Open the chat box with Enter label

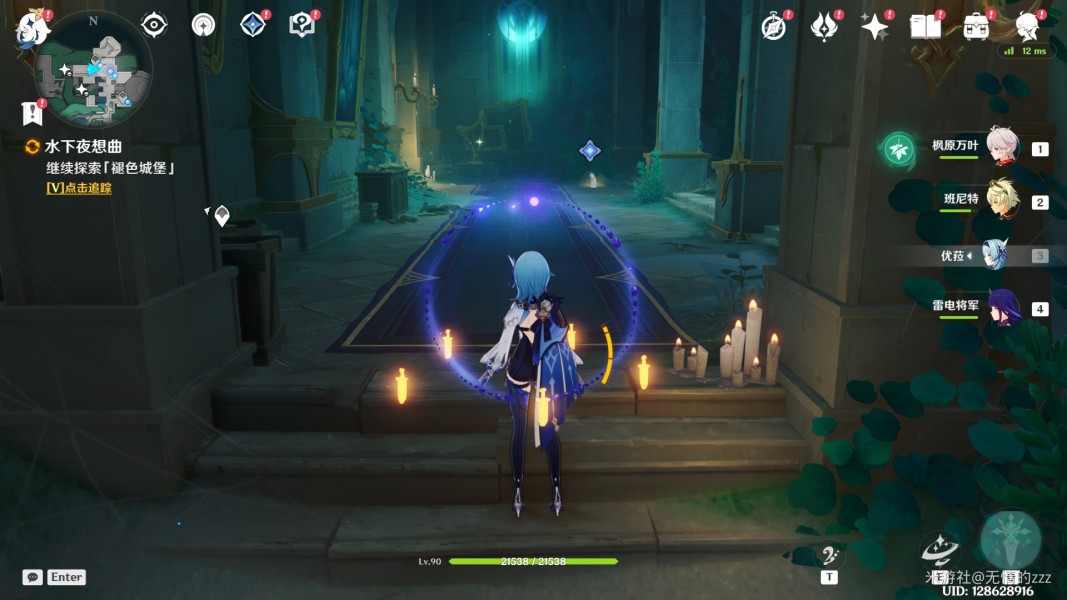click(54, 577)
